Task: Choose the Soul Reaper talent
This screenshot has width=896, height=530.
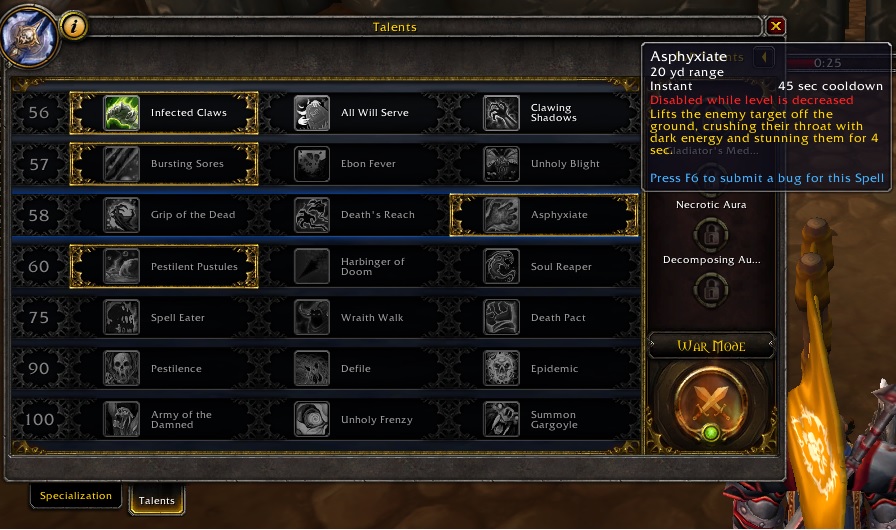Action: (544, 267)
